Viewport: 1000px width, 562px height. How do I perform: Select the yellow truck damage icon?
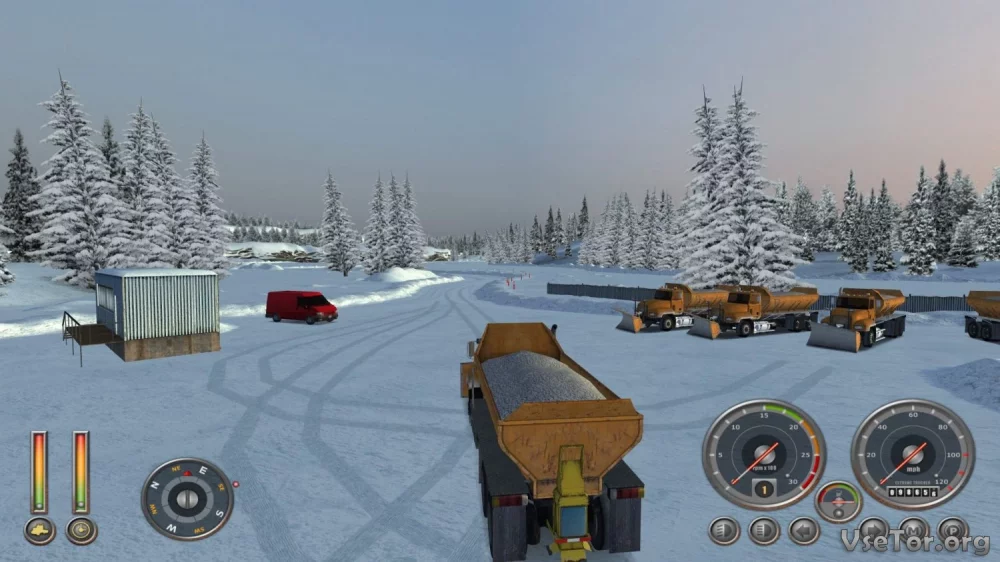pyautogui.click(x=40, y=530)
